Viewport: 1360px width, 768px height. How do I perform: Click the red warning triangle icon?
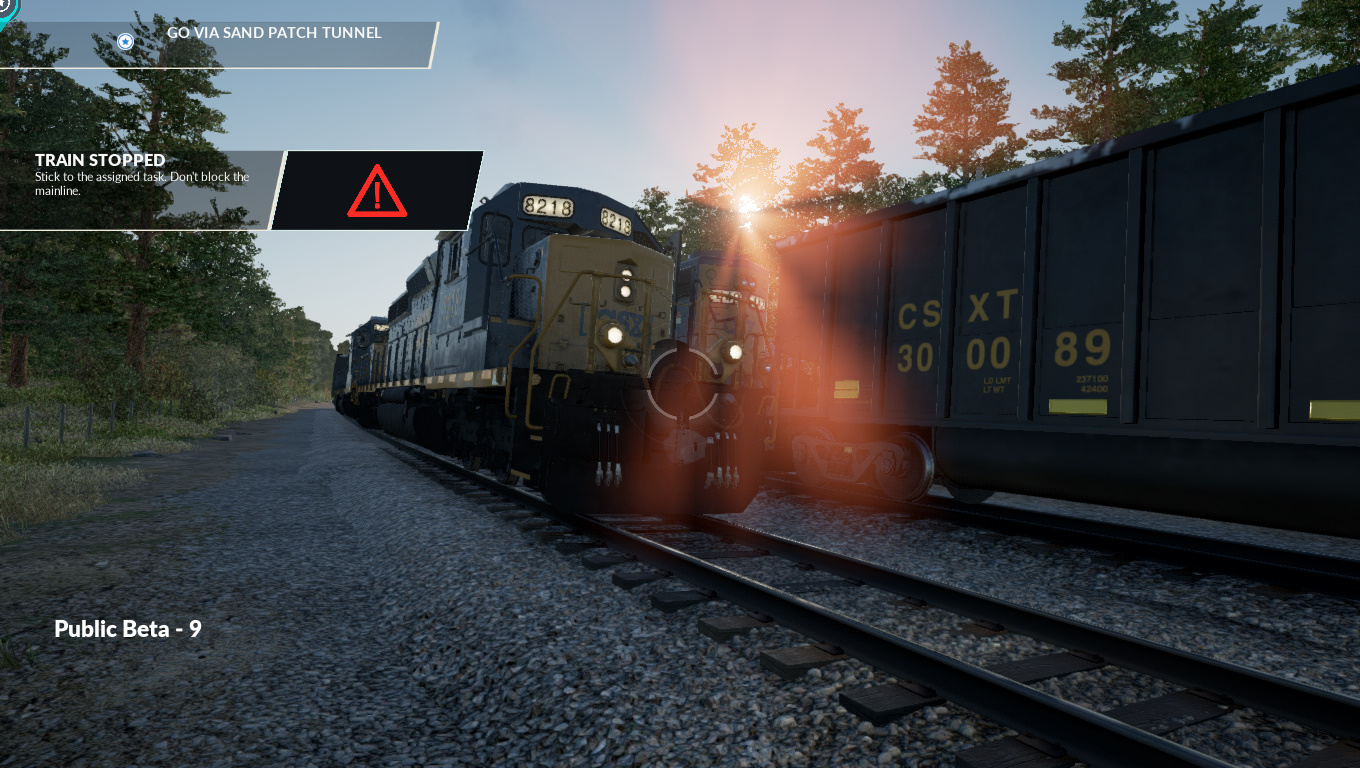[x=377, y=190]
